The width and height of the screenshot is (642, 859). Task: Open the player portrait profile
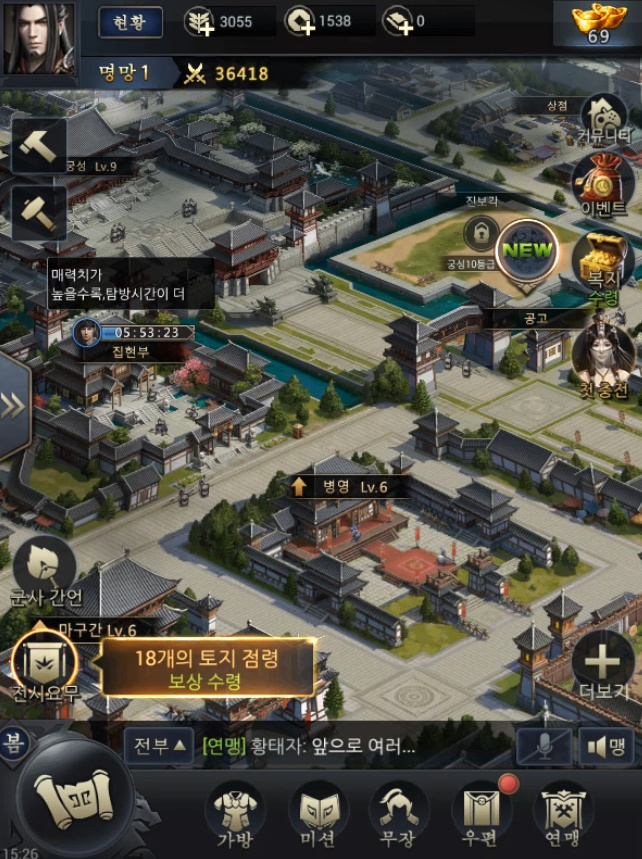(38, 39)
